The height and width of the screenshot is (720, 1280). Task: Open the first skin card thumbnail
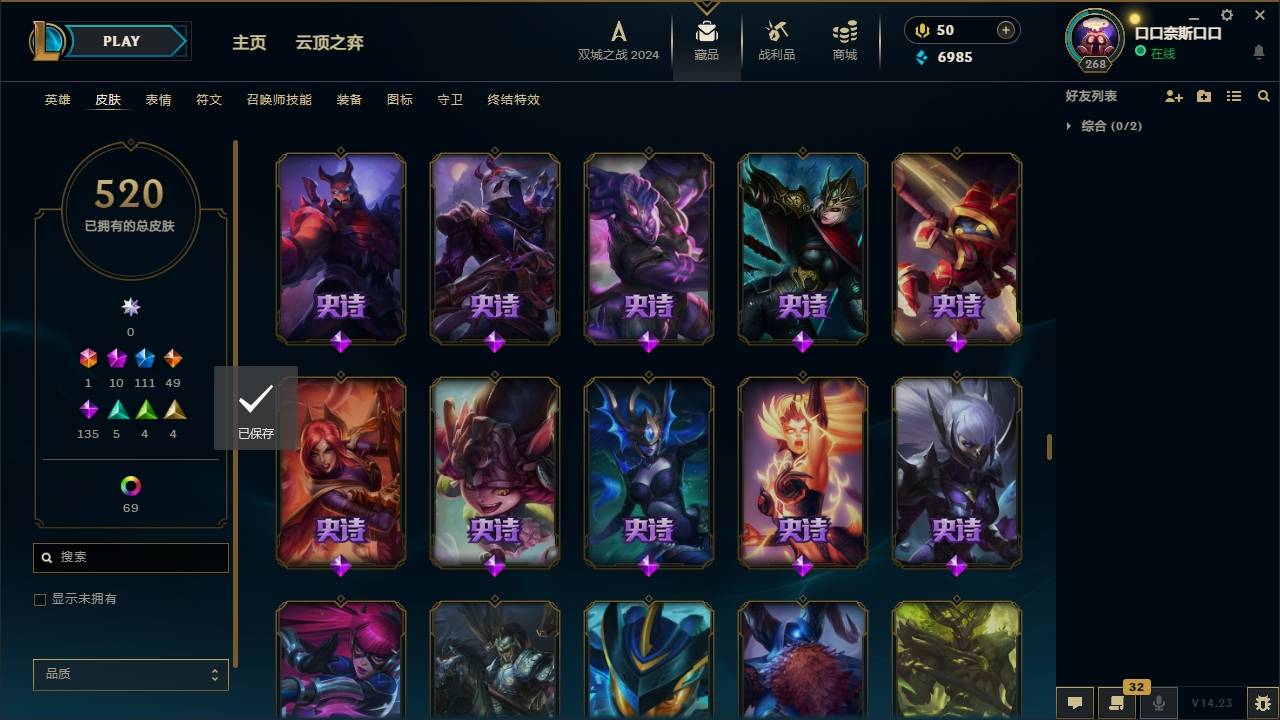(x=340, y=248)
